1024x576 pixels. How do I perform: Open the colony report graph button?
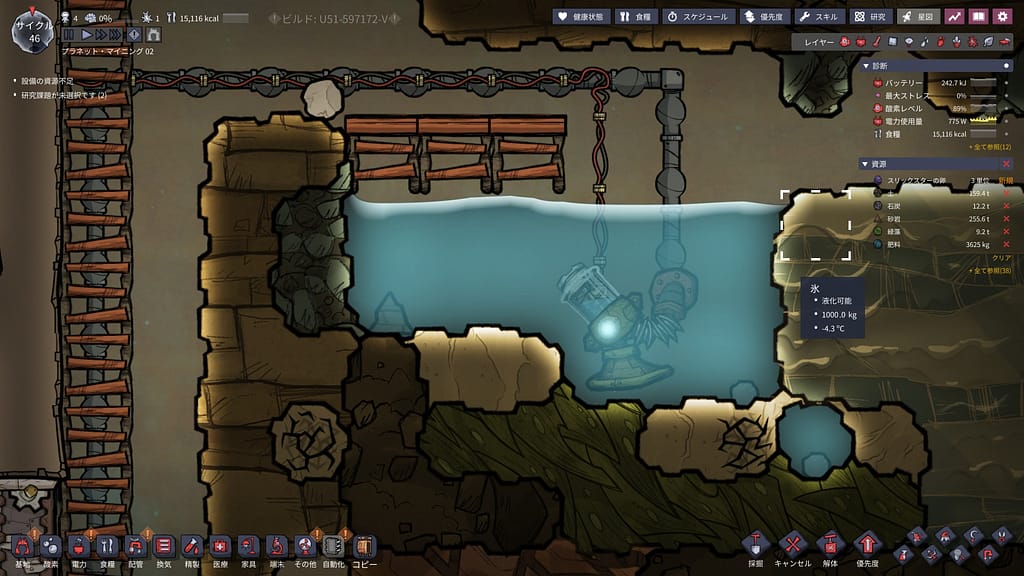pos(955,17)
